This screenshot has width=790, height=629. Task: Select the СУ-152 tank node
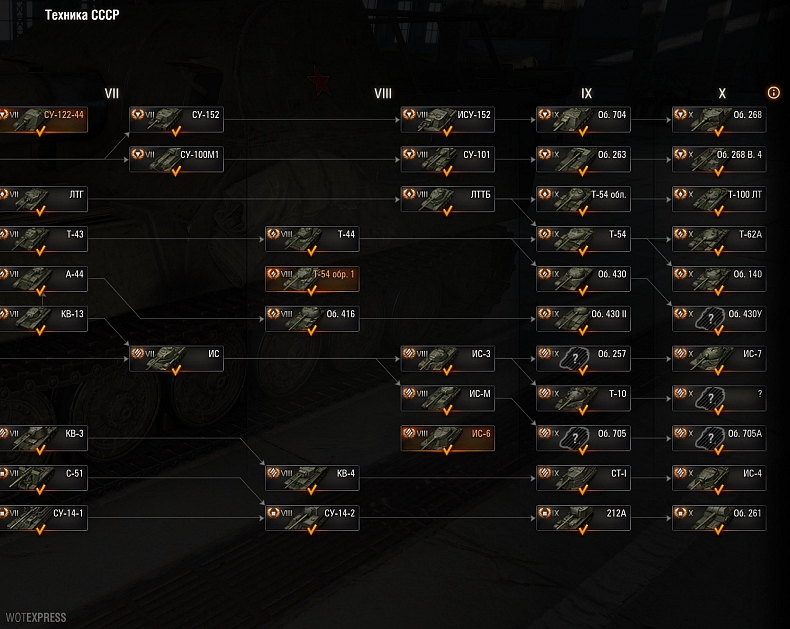coord(176,120)
